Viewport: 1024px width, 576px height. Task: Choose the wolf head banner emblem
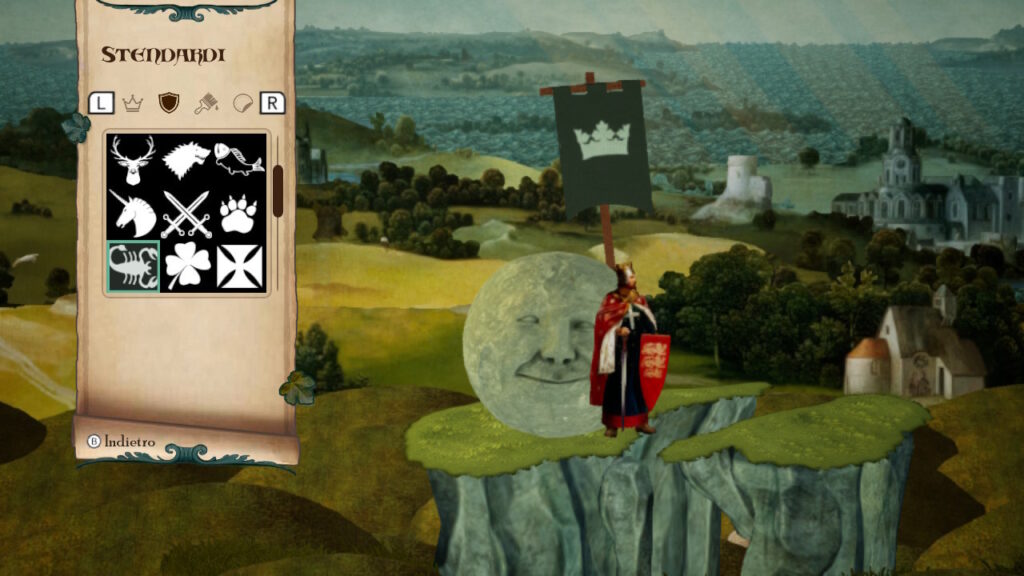(x=187, y=160)
